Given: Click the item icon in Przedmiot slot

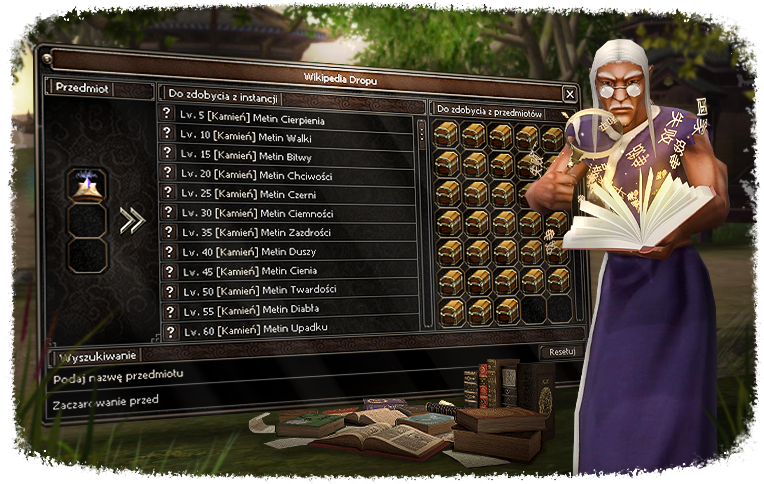Looking at the screenshot, I should pyautogui.click(x=85, y=185).
